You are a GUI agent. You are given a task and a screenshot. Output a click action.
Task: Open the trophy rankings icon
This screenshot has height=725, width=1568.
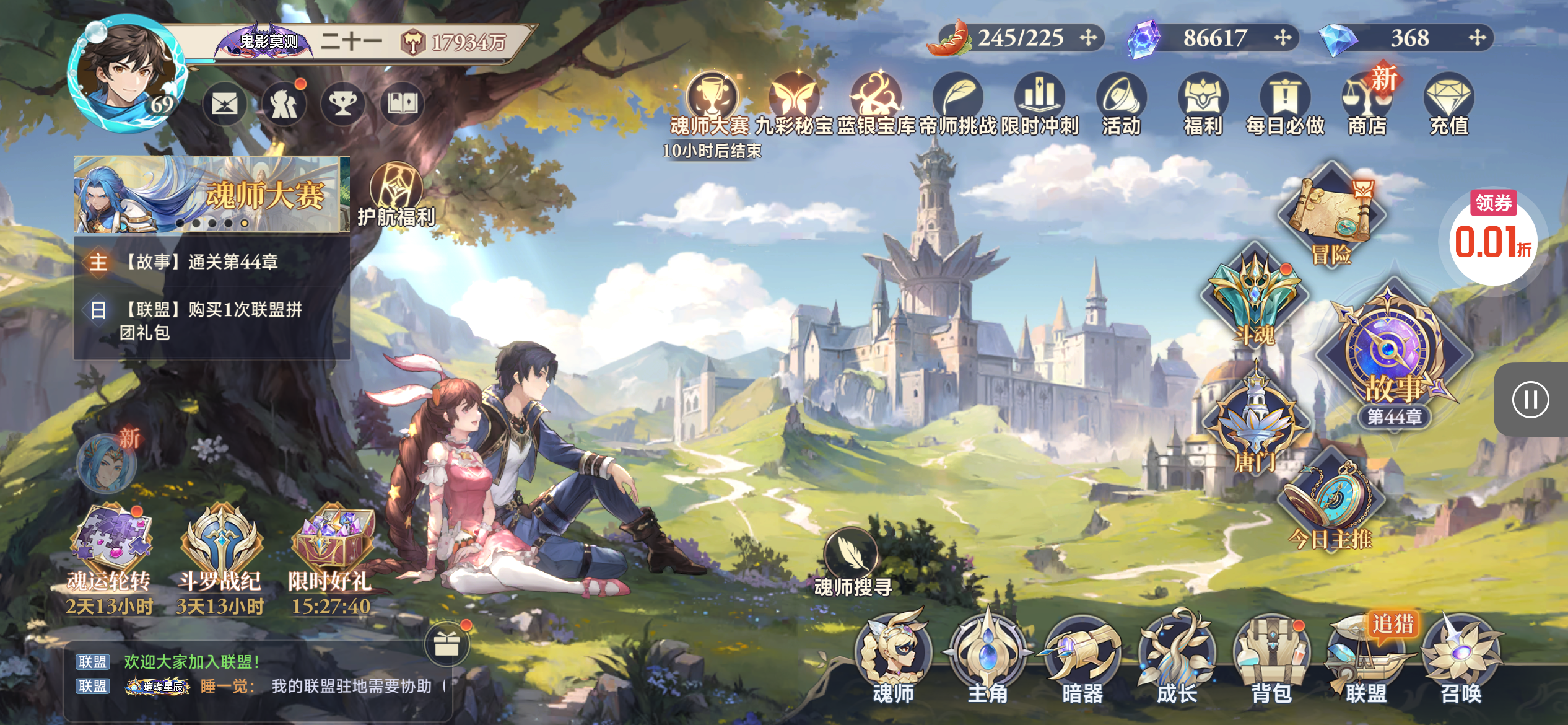tap(342, 103)
